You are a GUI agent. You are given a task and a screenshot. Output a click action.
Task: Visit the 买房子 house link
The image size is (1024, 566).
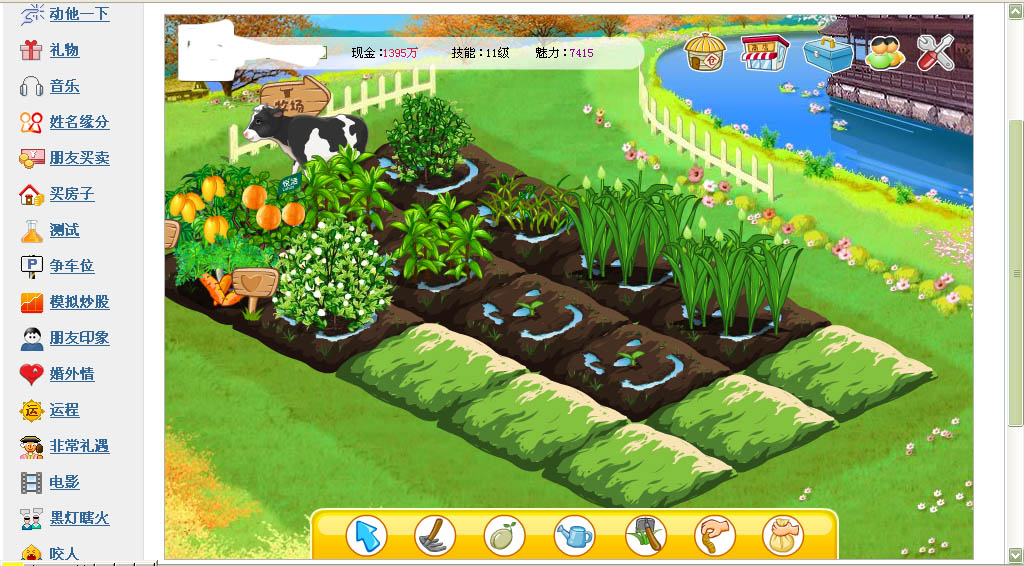coord(71,194)
